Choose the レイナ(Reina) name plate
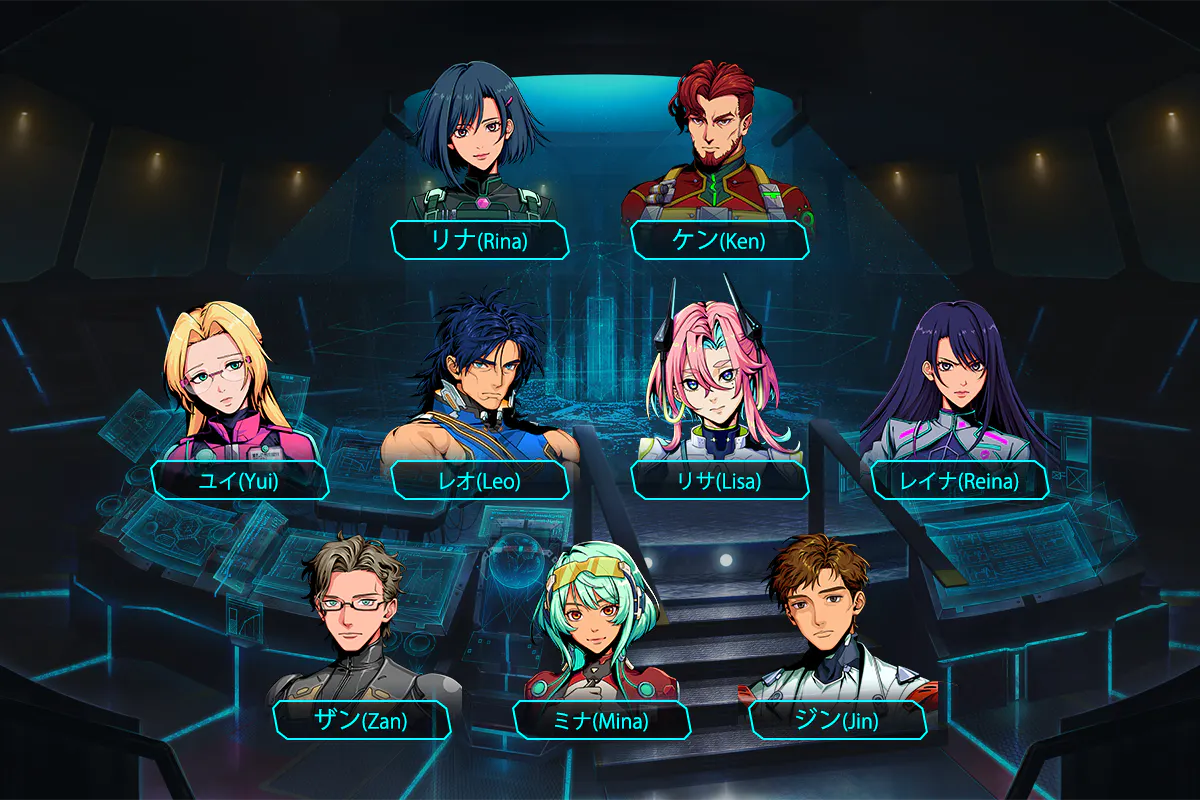Viewport: 1200px width, 800px height. click(x=960, y=481)
